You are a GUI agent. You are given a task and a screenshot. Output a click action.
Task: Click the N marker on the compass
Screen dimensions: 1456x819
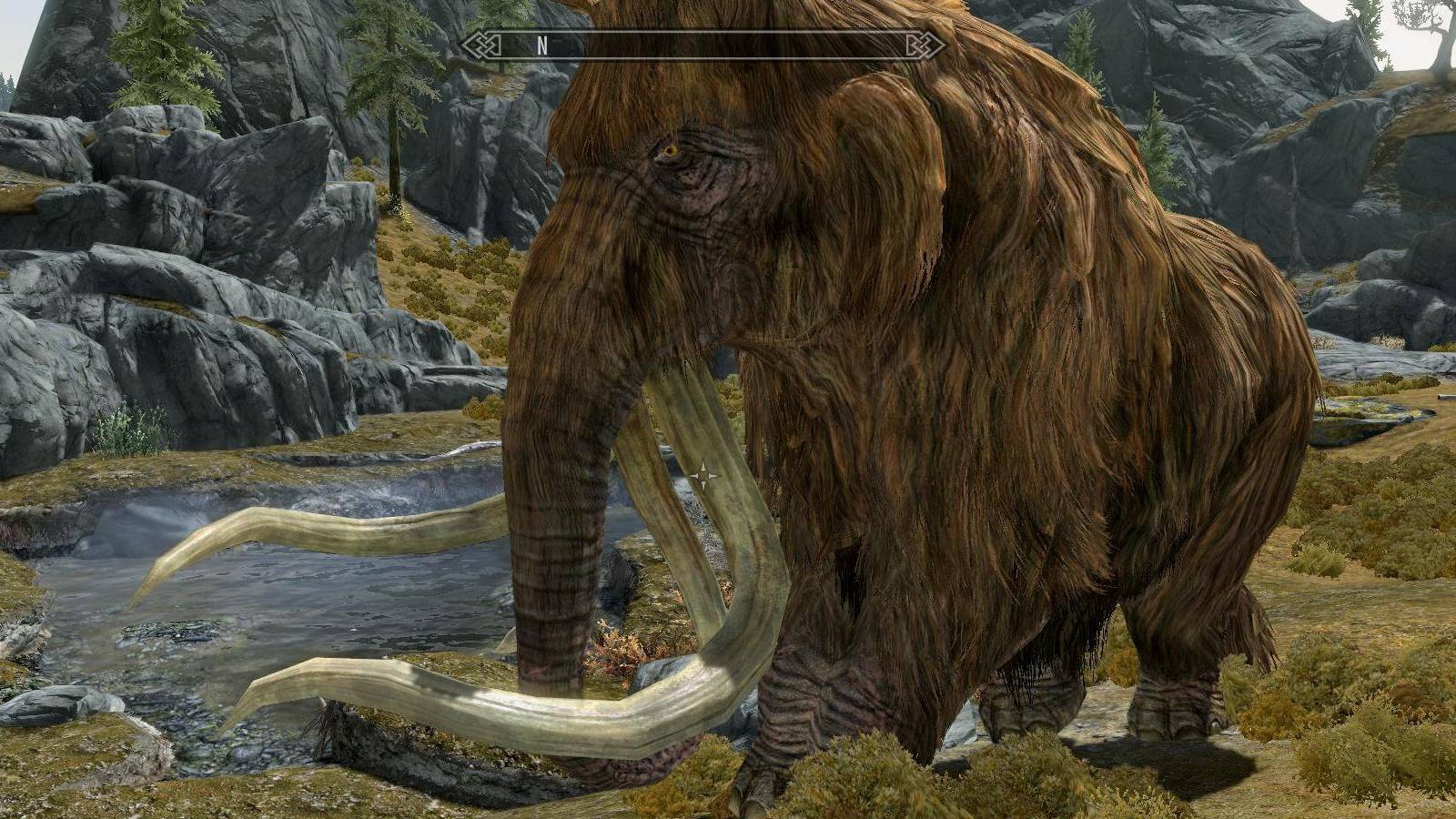pyautogui.click(x=541, y=43)
